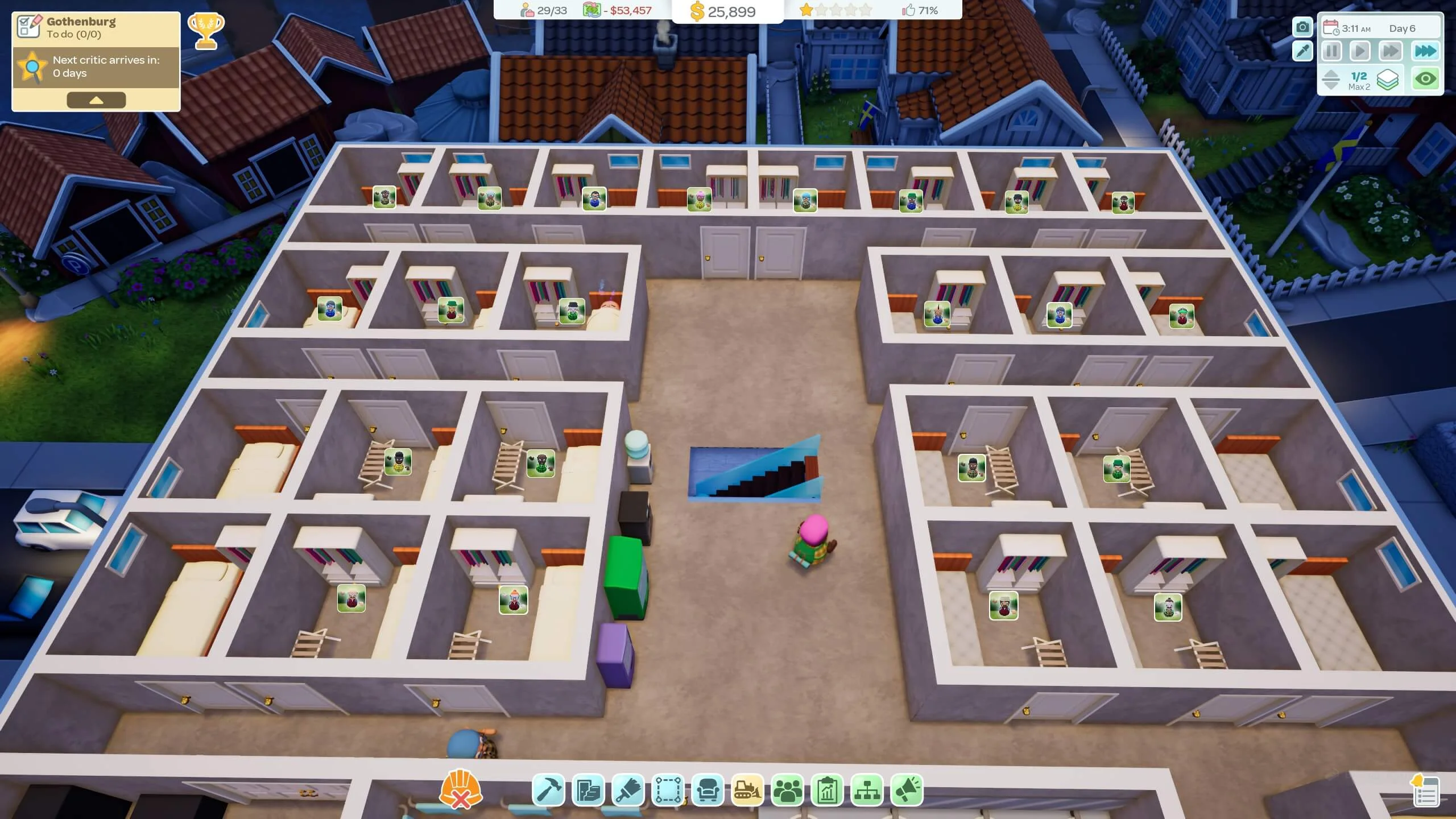Toggle the layers stack view
Viewport: 1456px width, 819px height.
[x=1387, y=78]
